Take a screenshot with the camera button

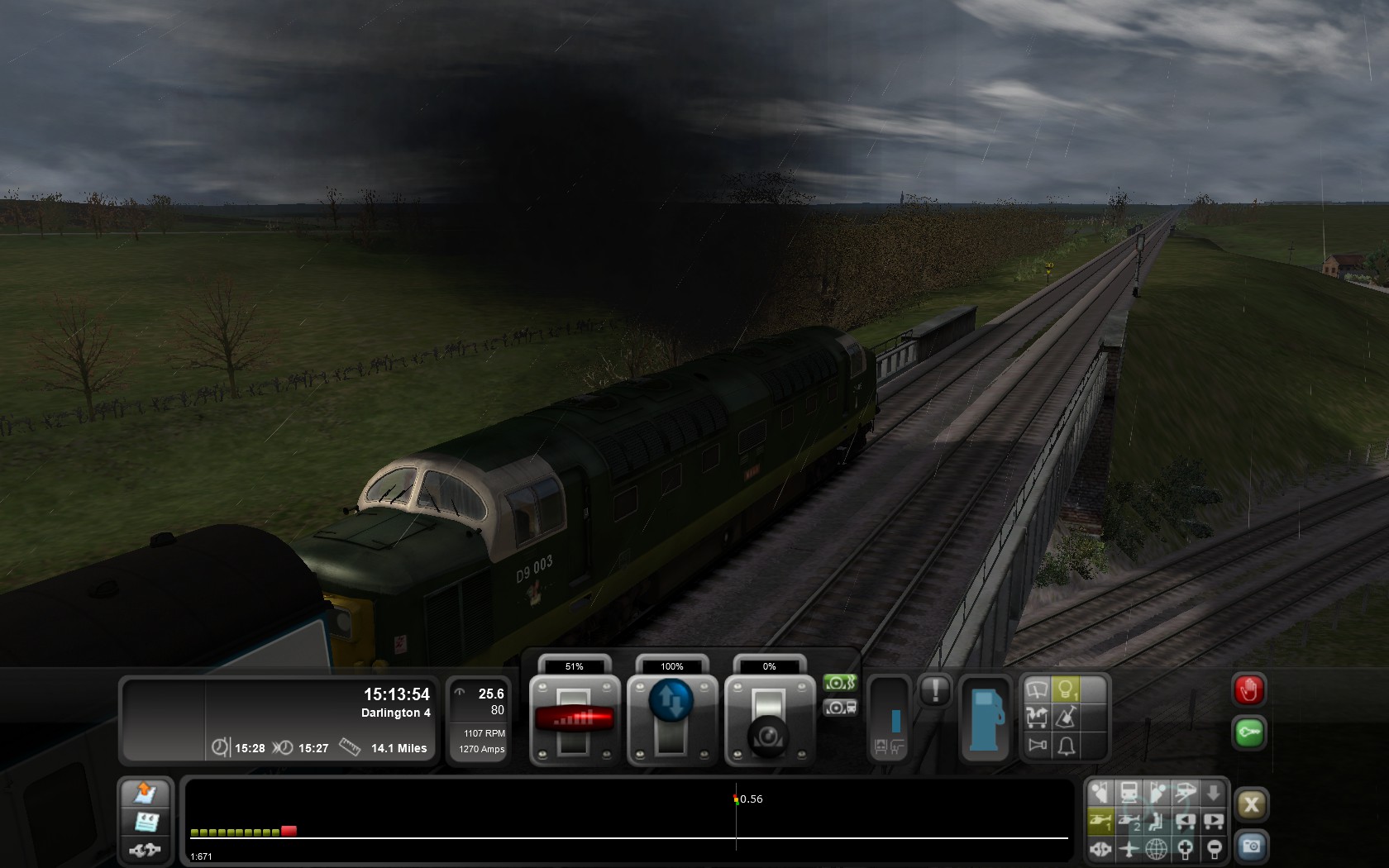click(1251, 847)
